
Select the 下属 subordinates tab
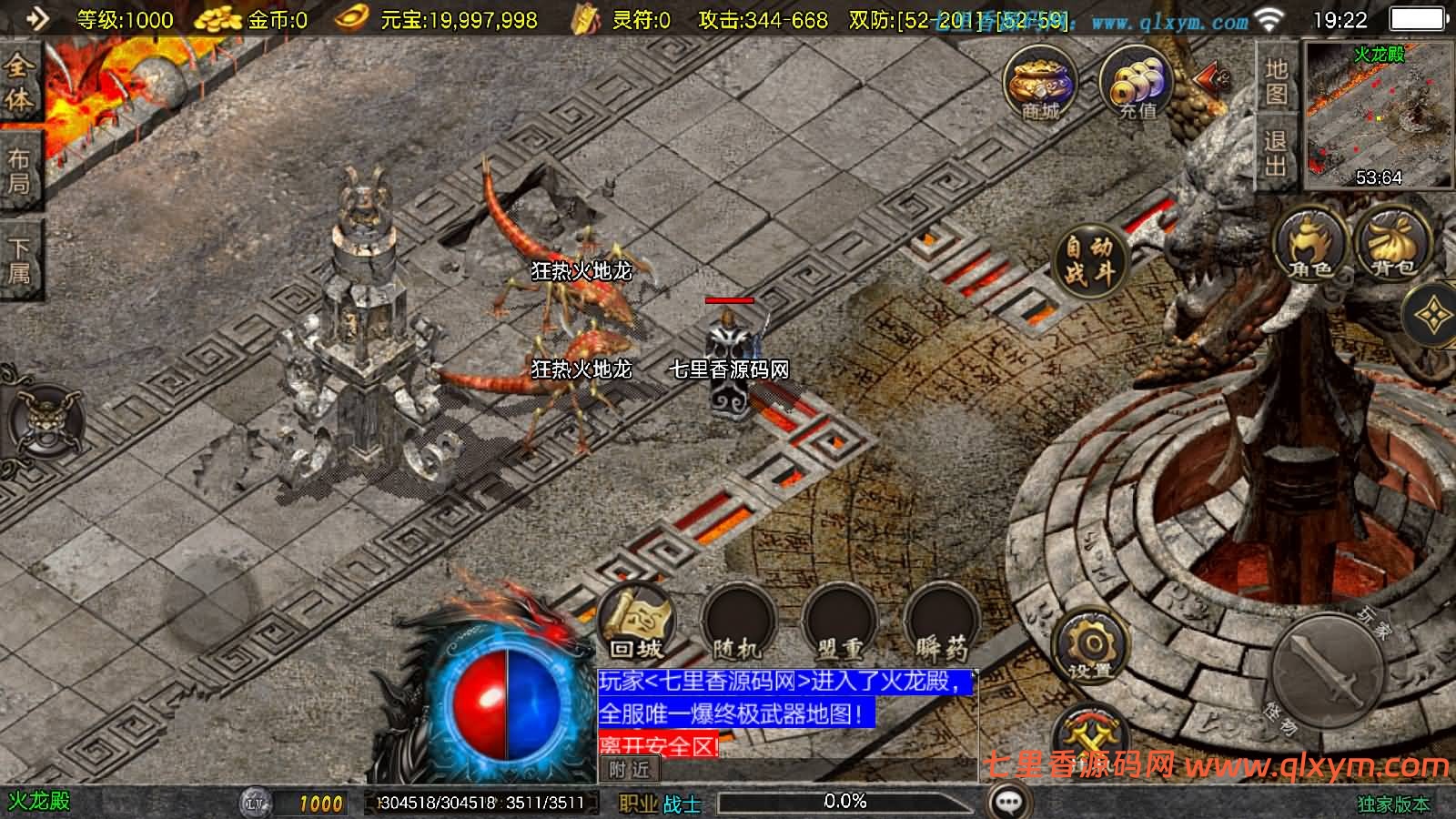point(19,259)
